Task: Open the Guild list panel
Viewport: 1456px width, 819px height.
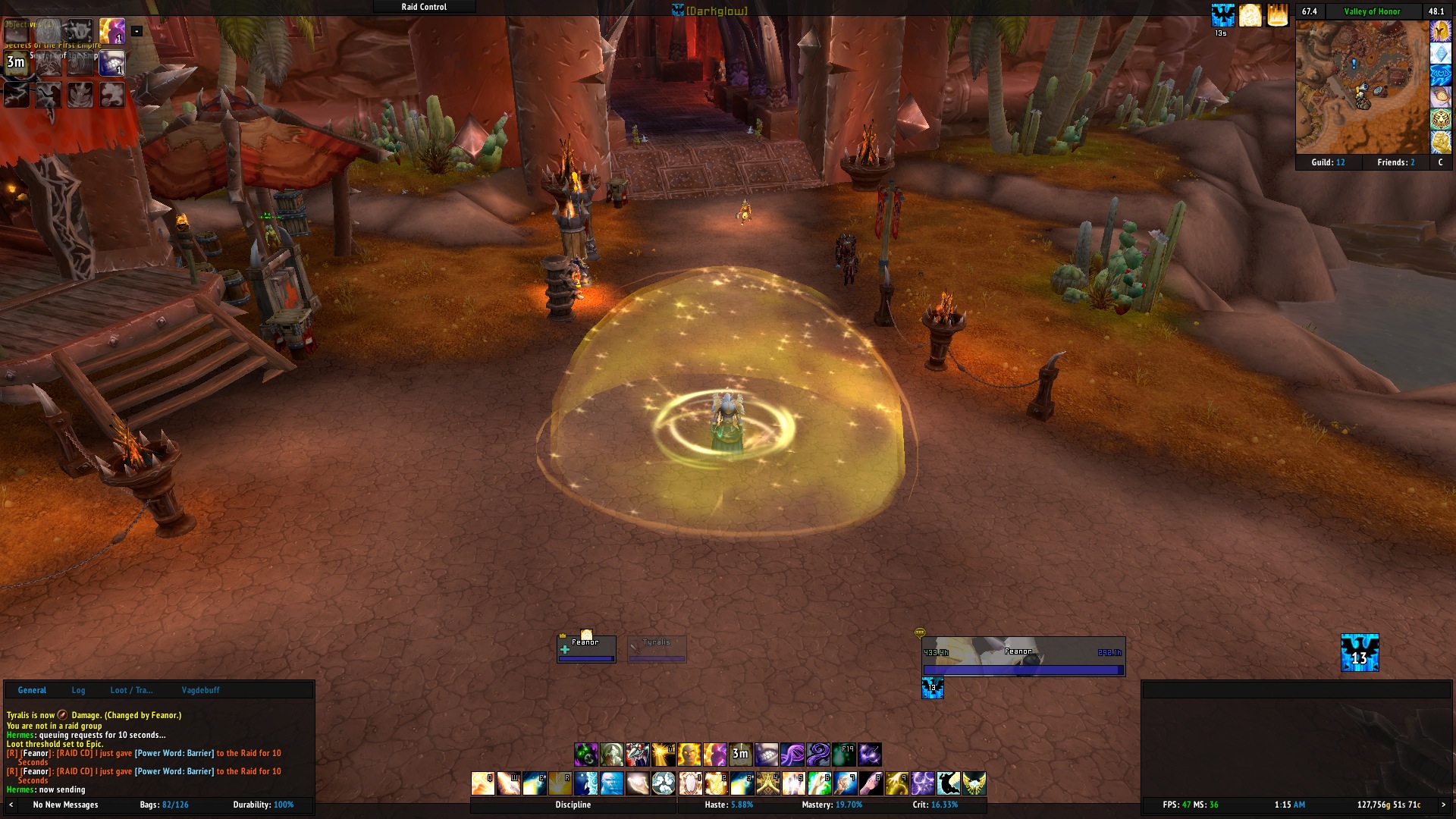Action: click(x=1328, y=162)
